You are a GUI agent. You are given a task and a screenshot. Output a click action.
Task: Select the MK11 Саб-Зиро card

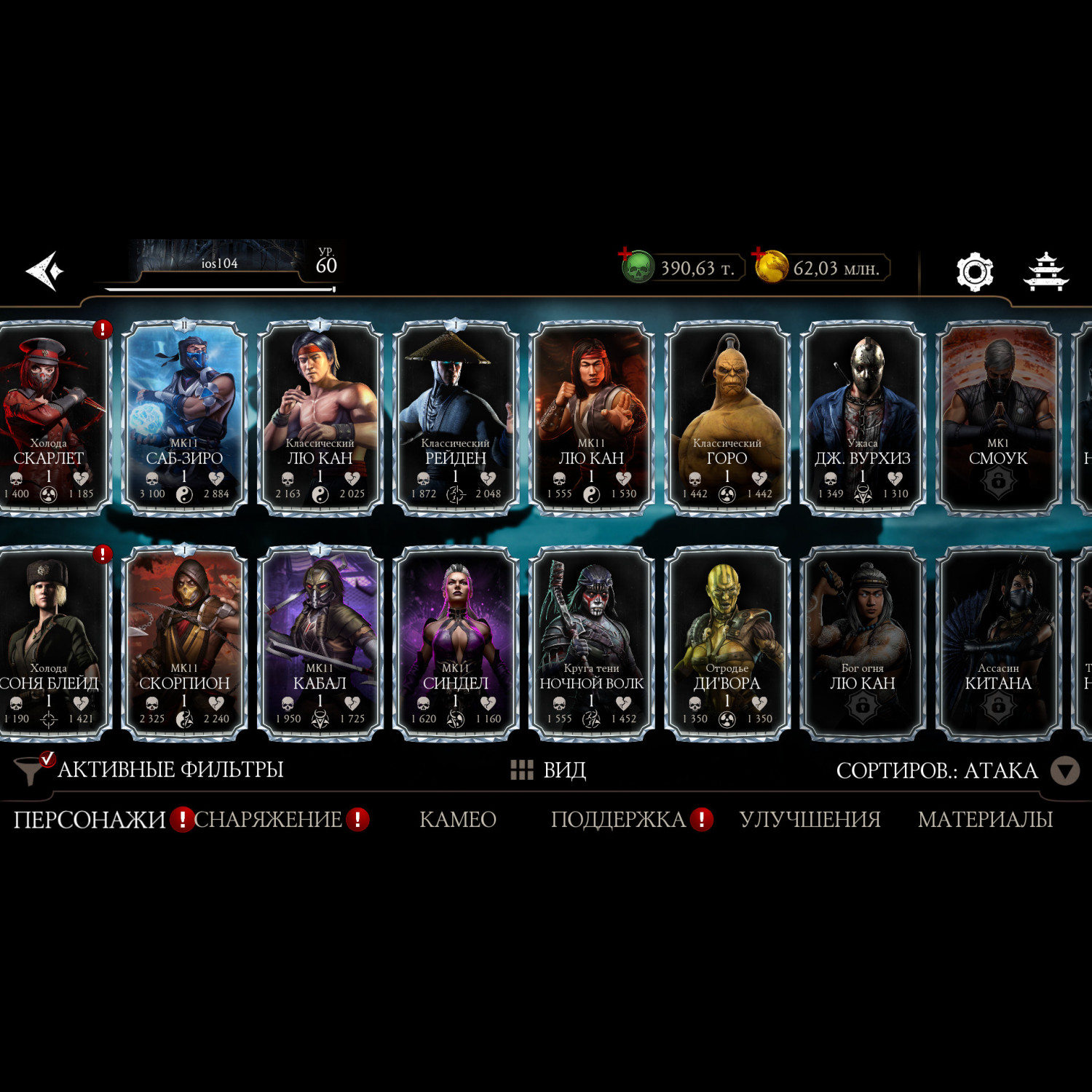[184, 419]
